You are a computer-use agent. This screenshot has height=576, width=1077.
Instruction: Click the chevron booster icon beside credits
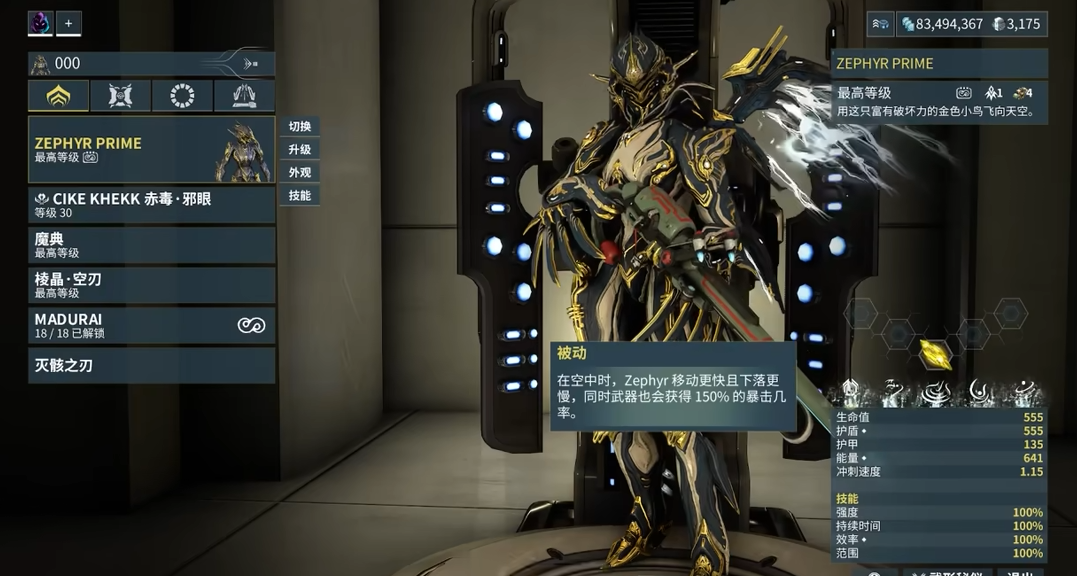click(x=881, y=24)
